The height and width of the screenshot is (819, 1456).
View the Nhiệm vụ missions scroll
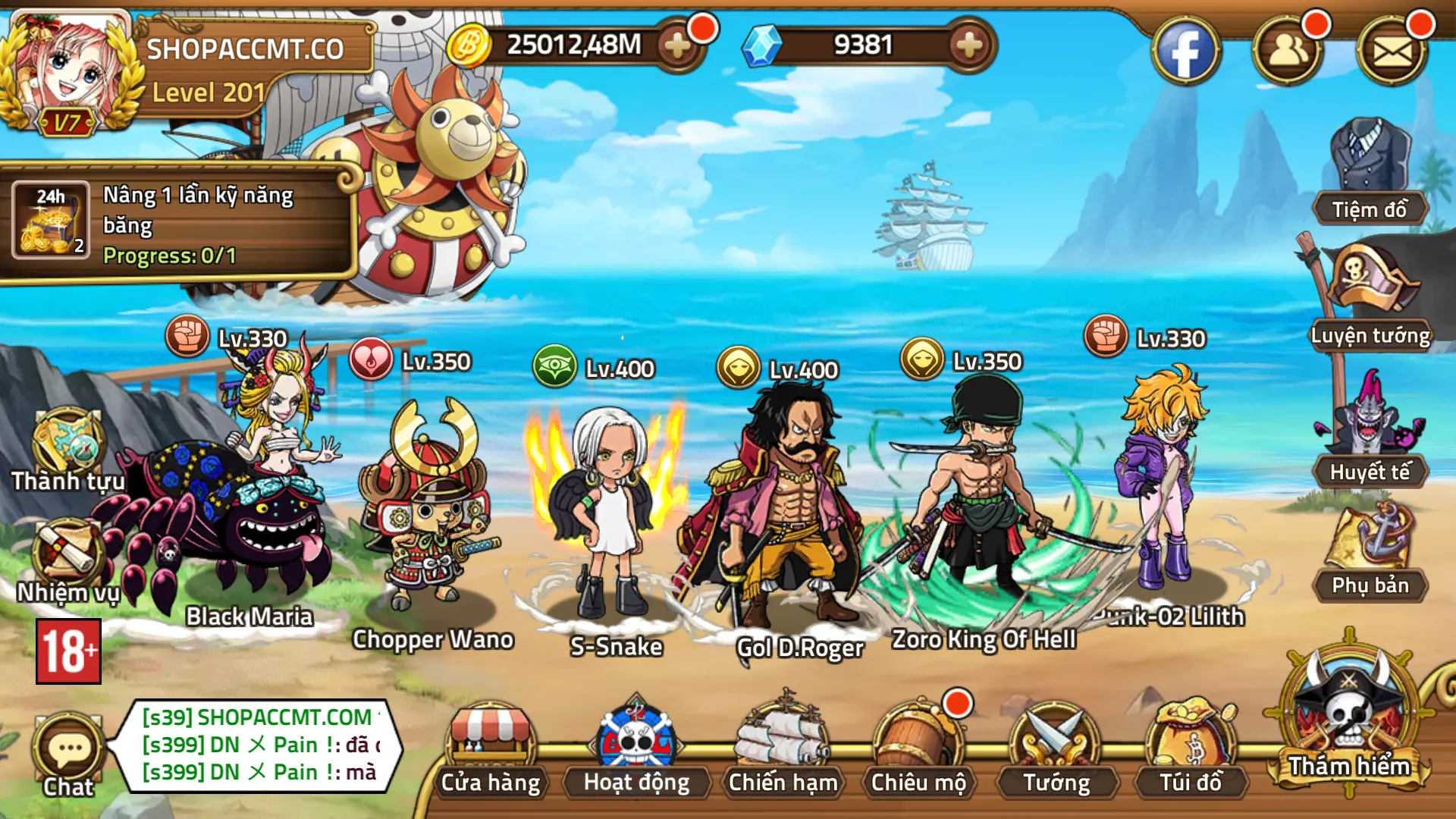coord(68,561)
